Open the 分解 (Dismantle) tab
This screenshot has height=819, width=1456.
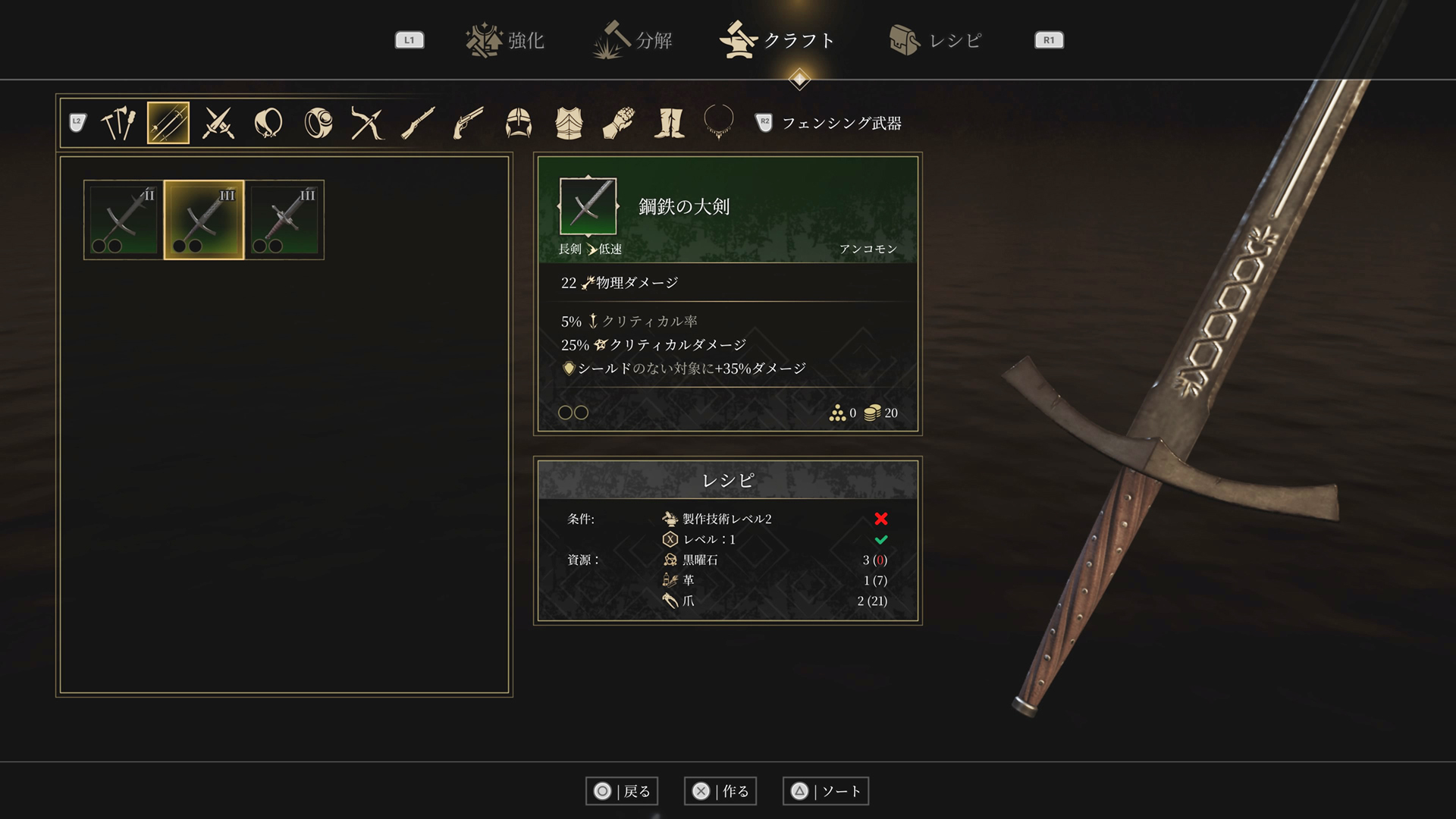(x=633, y=40)
